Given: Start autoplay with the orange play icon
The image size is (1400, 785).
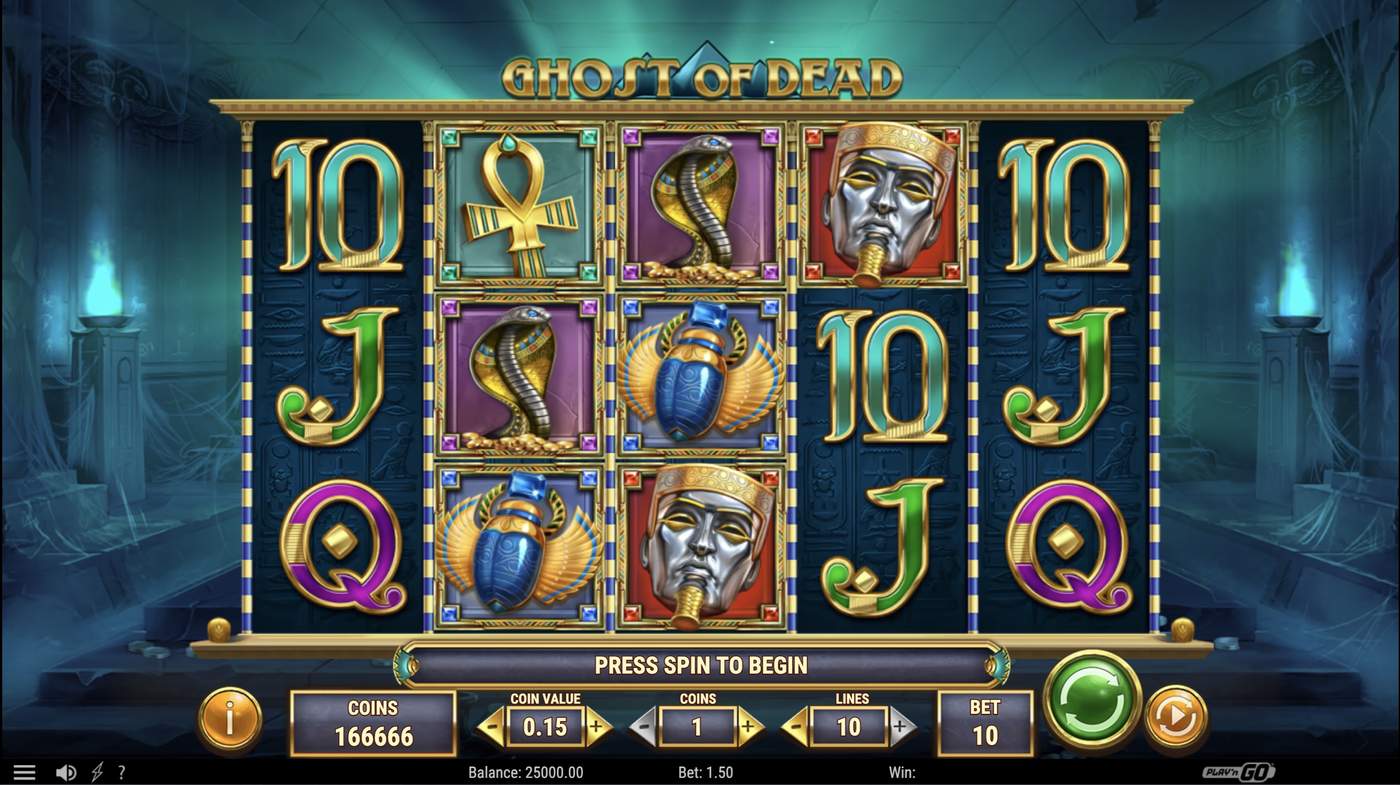Looking at the screenshot, I should pyautogui.click(x=1176, y=716).
